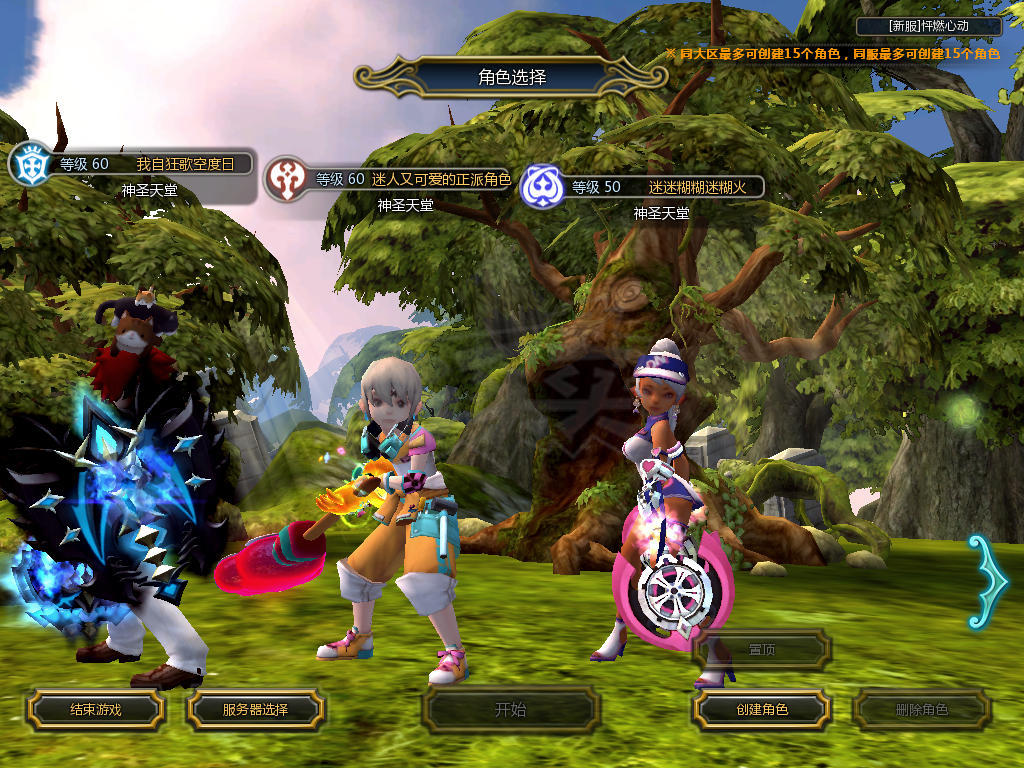1024x768 pixels.
Task: Select character 迷人又可爱的正派角色 nameplate
Action: [x=410, y=179]
